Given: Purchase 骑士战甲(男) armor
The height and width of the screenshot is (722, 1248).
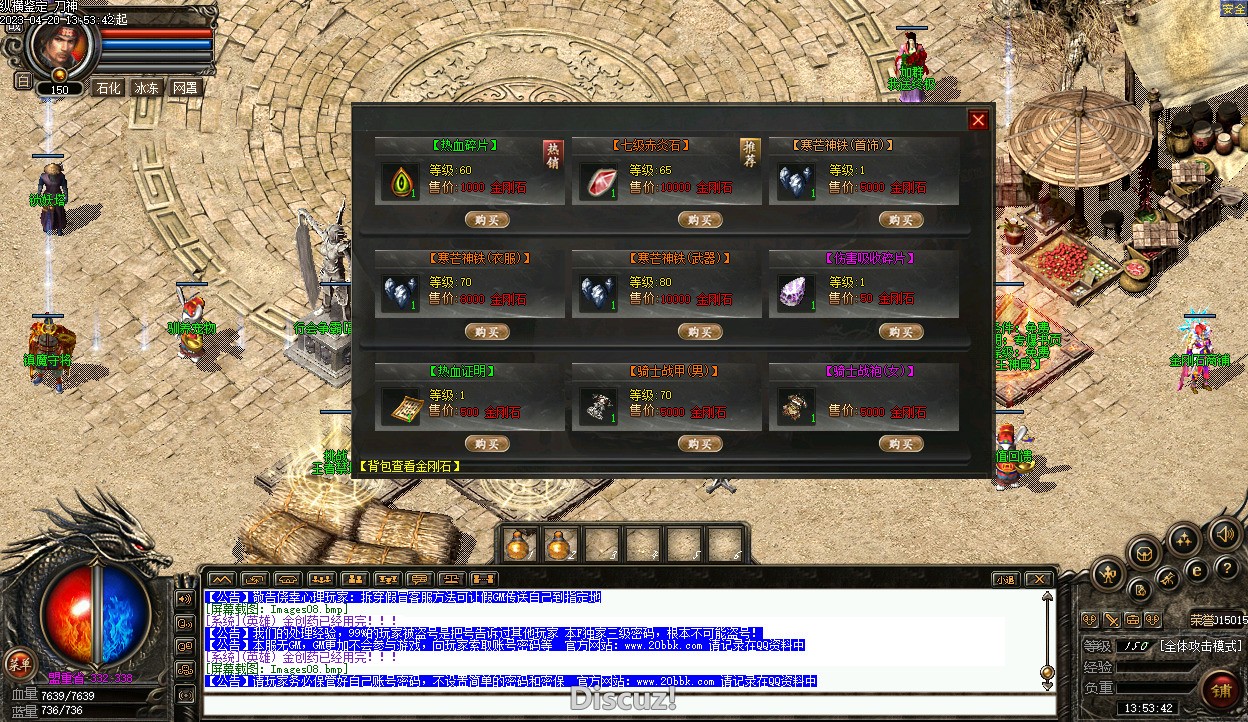Looking at the screenshot, I should click(699, 444).
